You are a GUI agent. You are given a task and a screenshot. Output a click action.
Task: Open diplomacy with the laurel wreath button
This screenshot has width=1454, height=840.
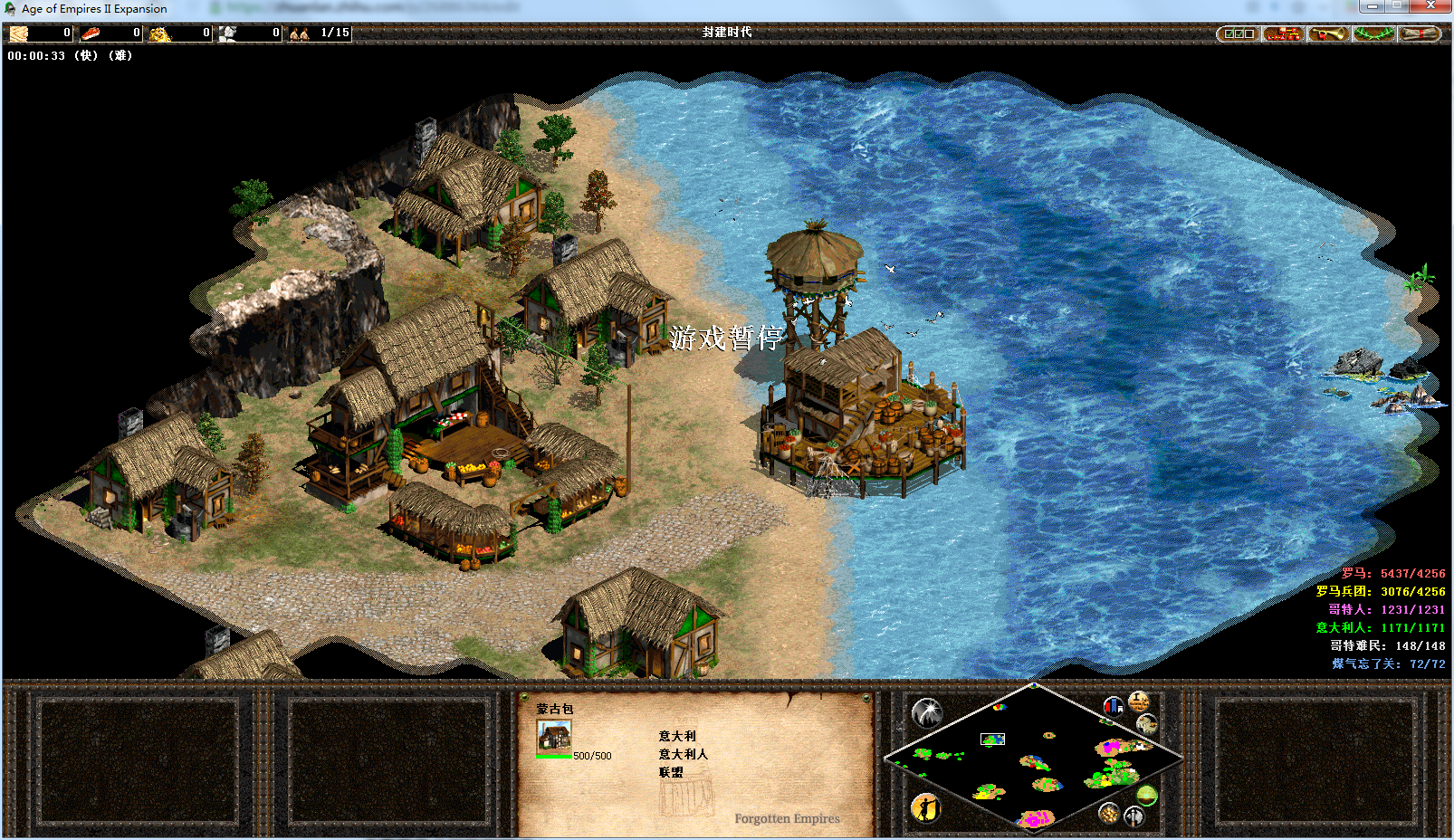(1373, 33)
